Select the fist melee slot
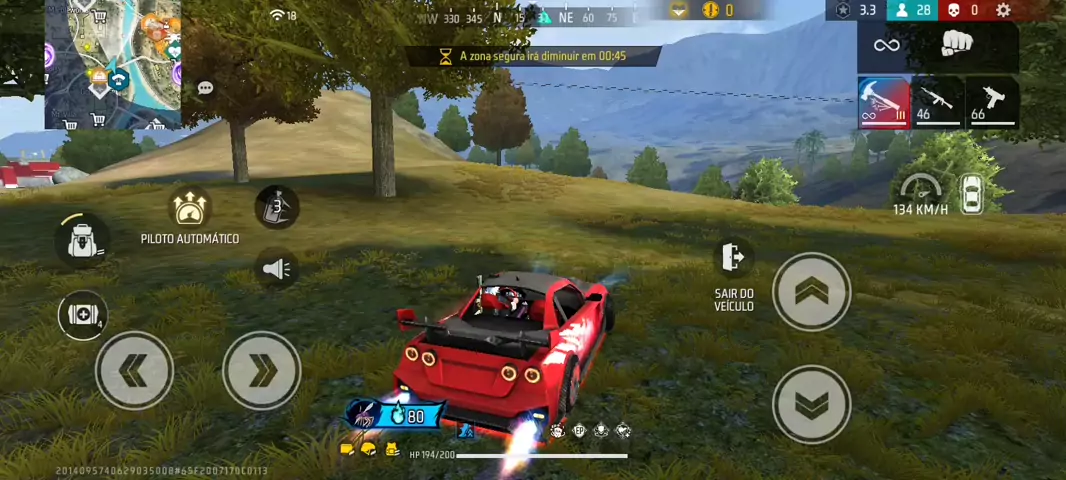This screenshot has width=1066, height=480. (957, 45)
